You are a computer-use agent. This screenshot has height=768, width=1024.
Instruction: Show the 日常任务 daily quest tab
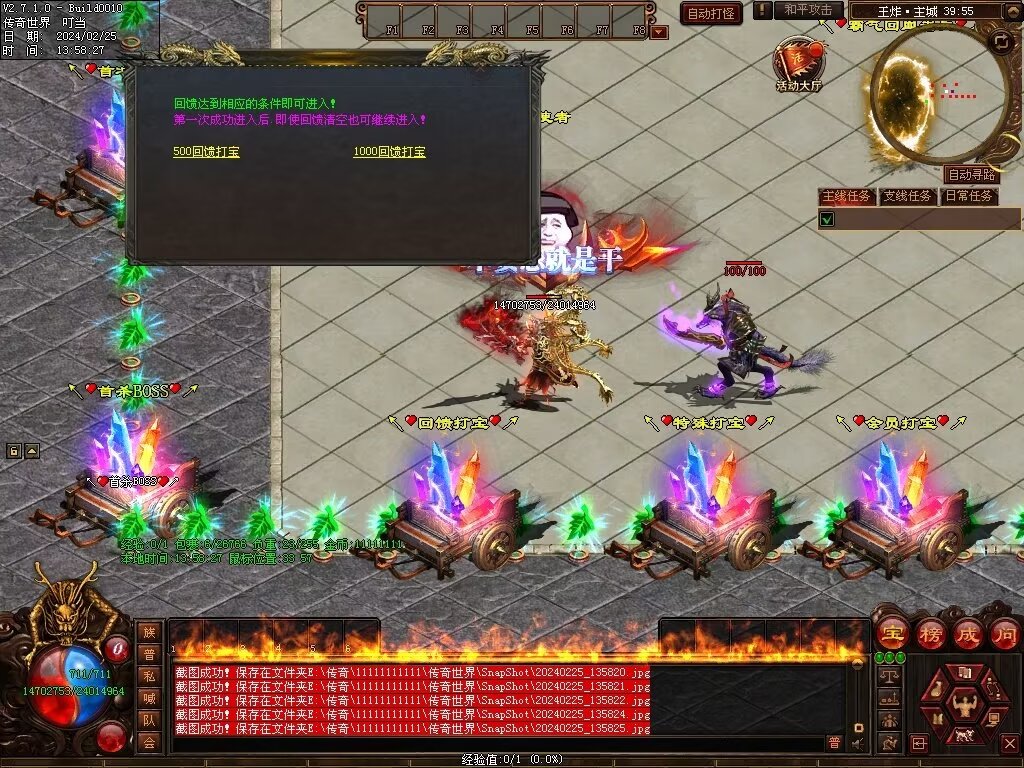[x=969, y=196]
